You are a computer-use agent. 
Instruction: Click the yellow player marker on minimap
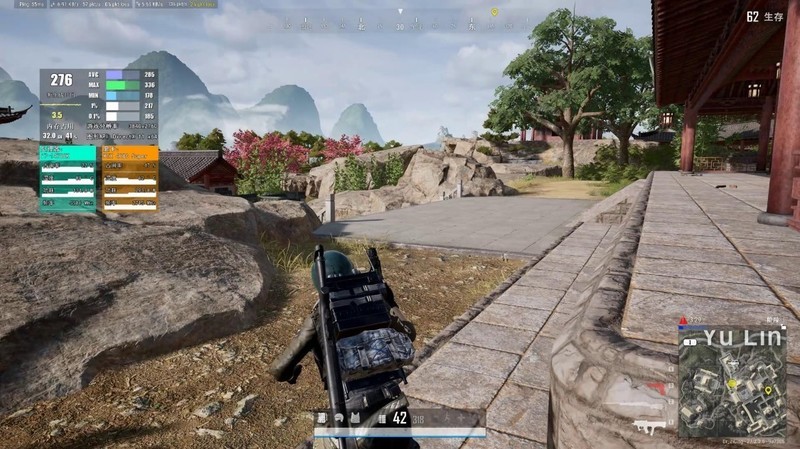pyautogui.click(x=731, y=383)
